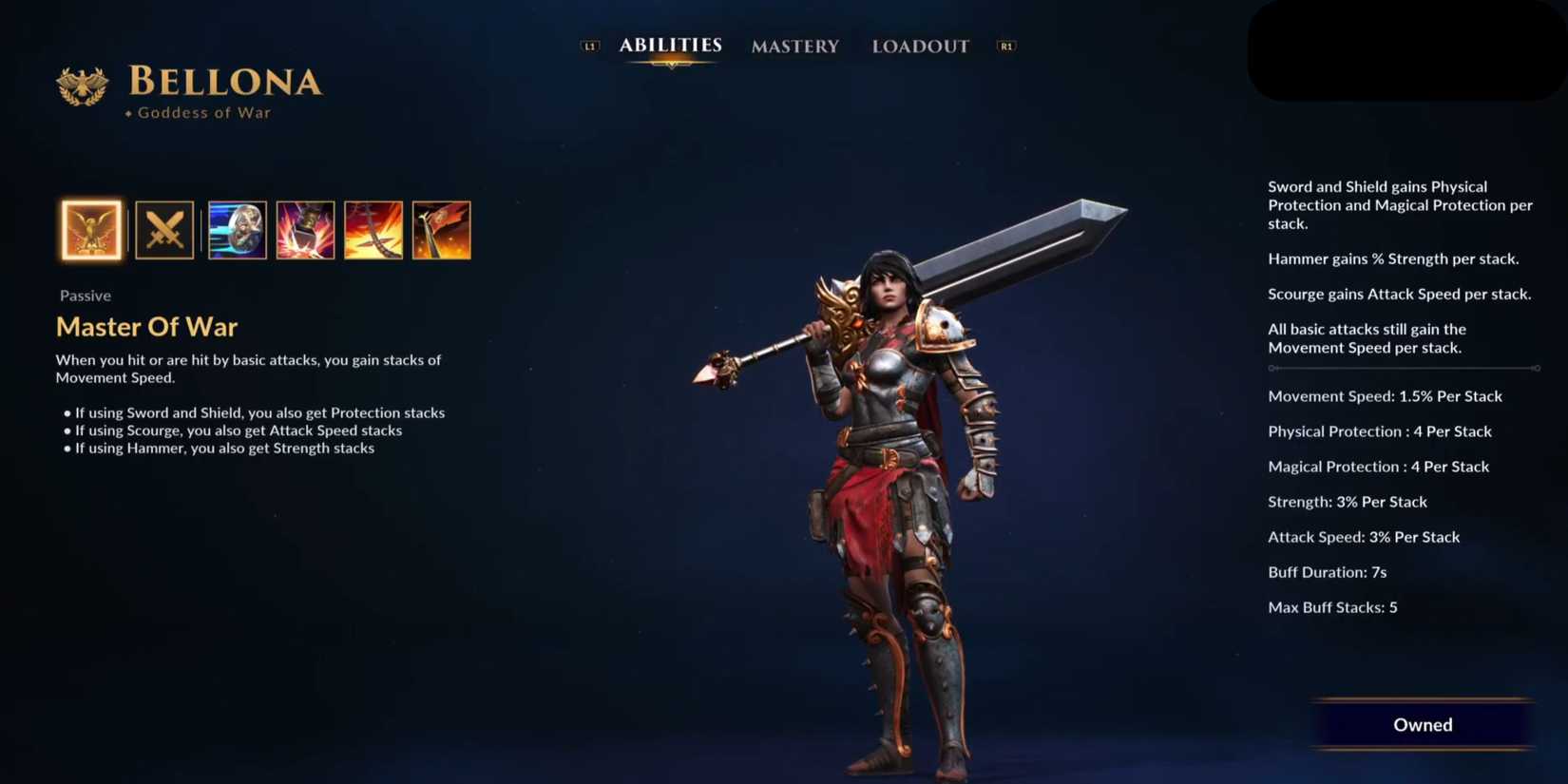1568x784 pixels.
Task: Select the Scourge whip ability icon
Action: tap(373, 230)
